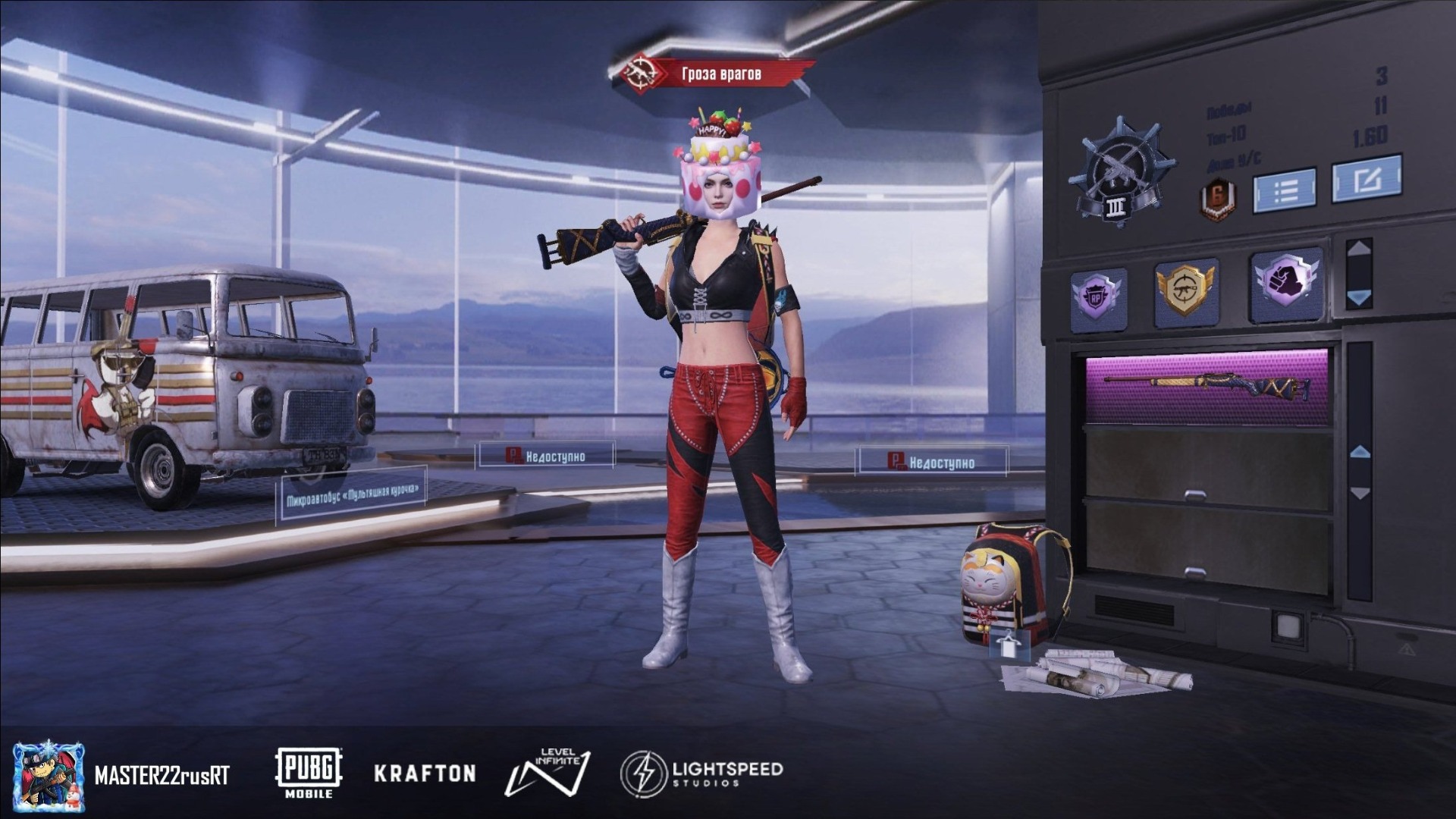Click the up arrow beside the badges

pyautogui.click(x=1358, y=248)
